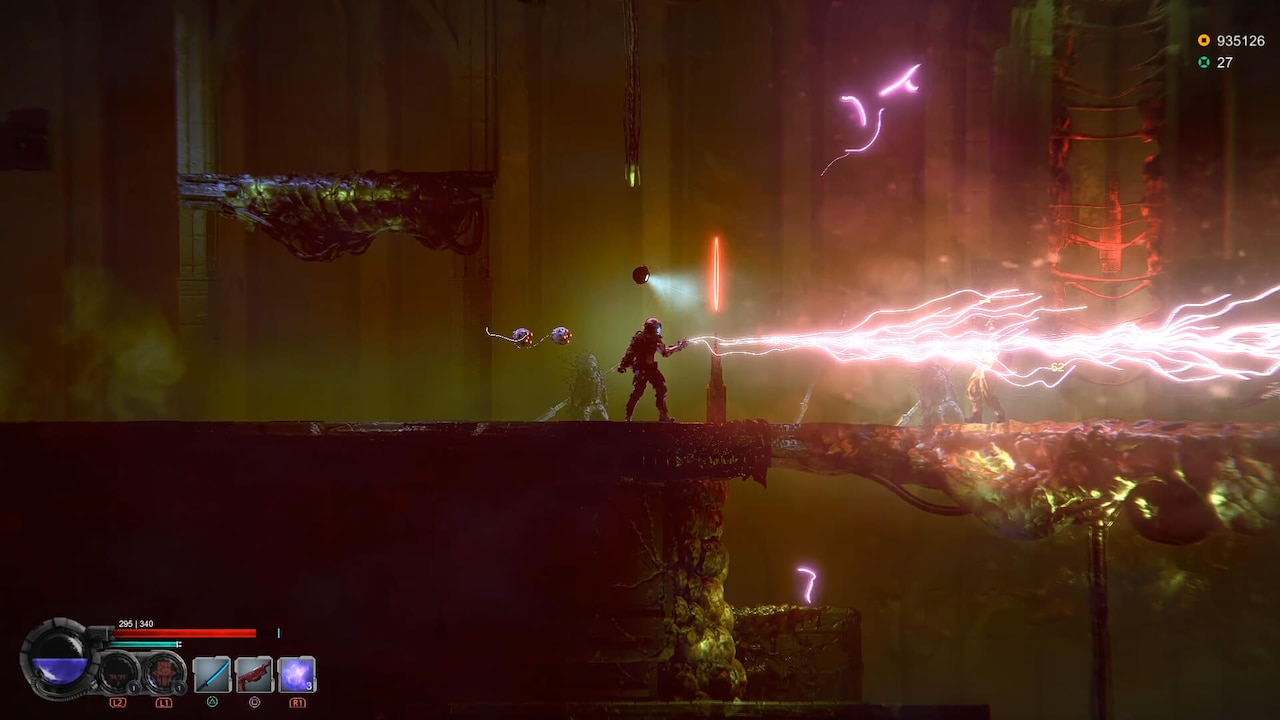
Task: Select the blue sword item in Triangle slot
Action: [x=210, y=673]
